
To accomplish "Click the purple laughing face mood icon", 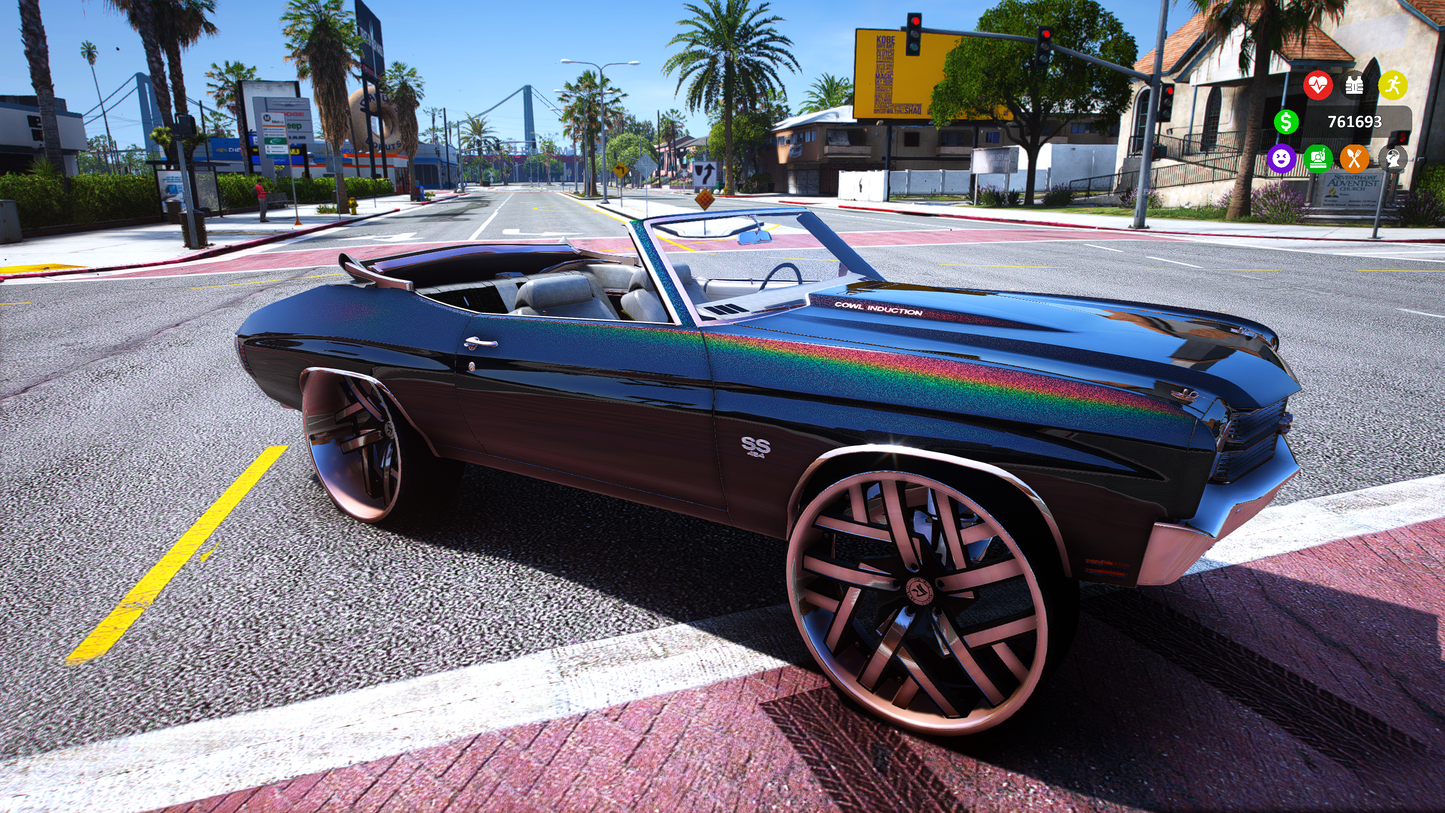I will pyautogui.click(x=1281, y=158).
